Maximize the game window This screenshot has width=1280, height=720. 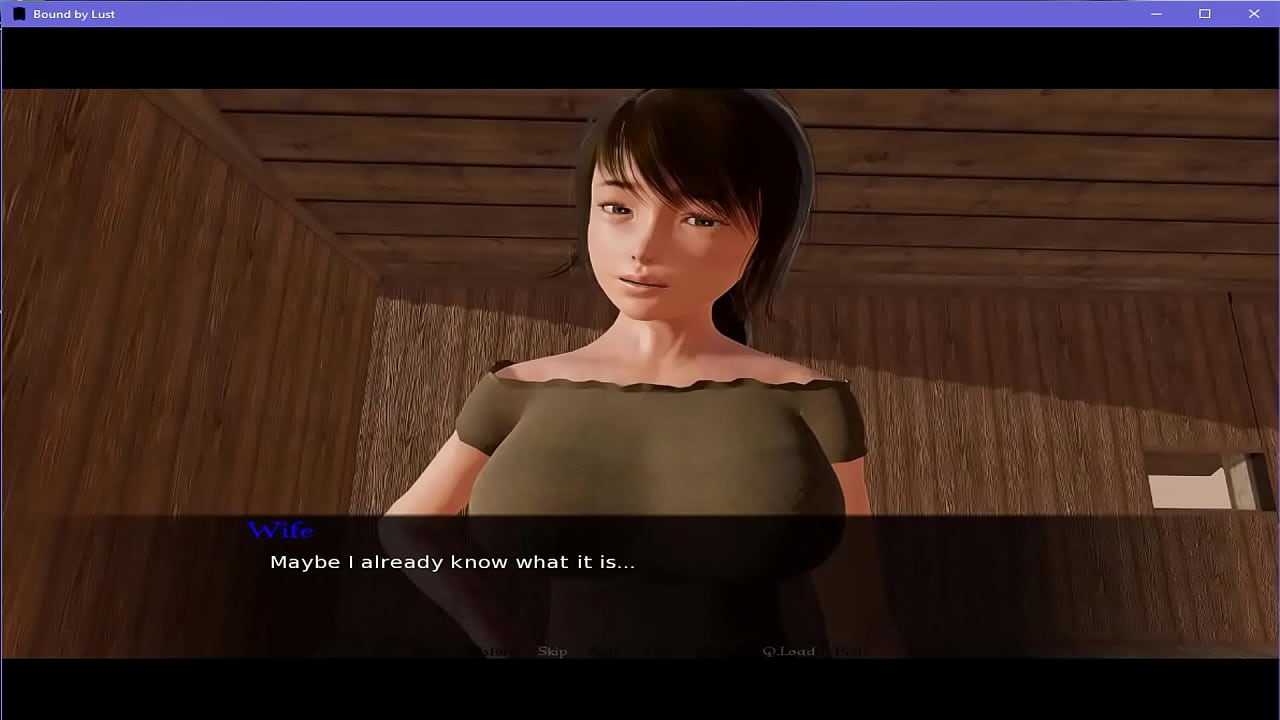pos(1205,14)
